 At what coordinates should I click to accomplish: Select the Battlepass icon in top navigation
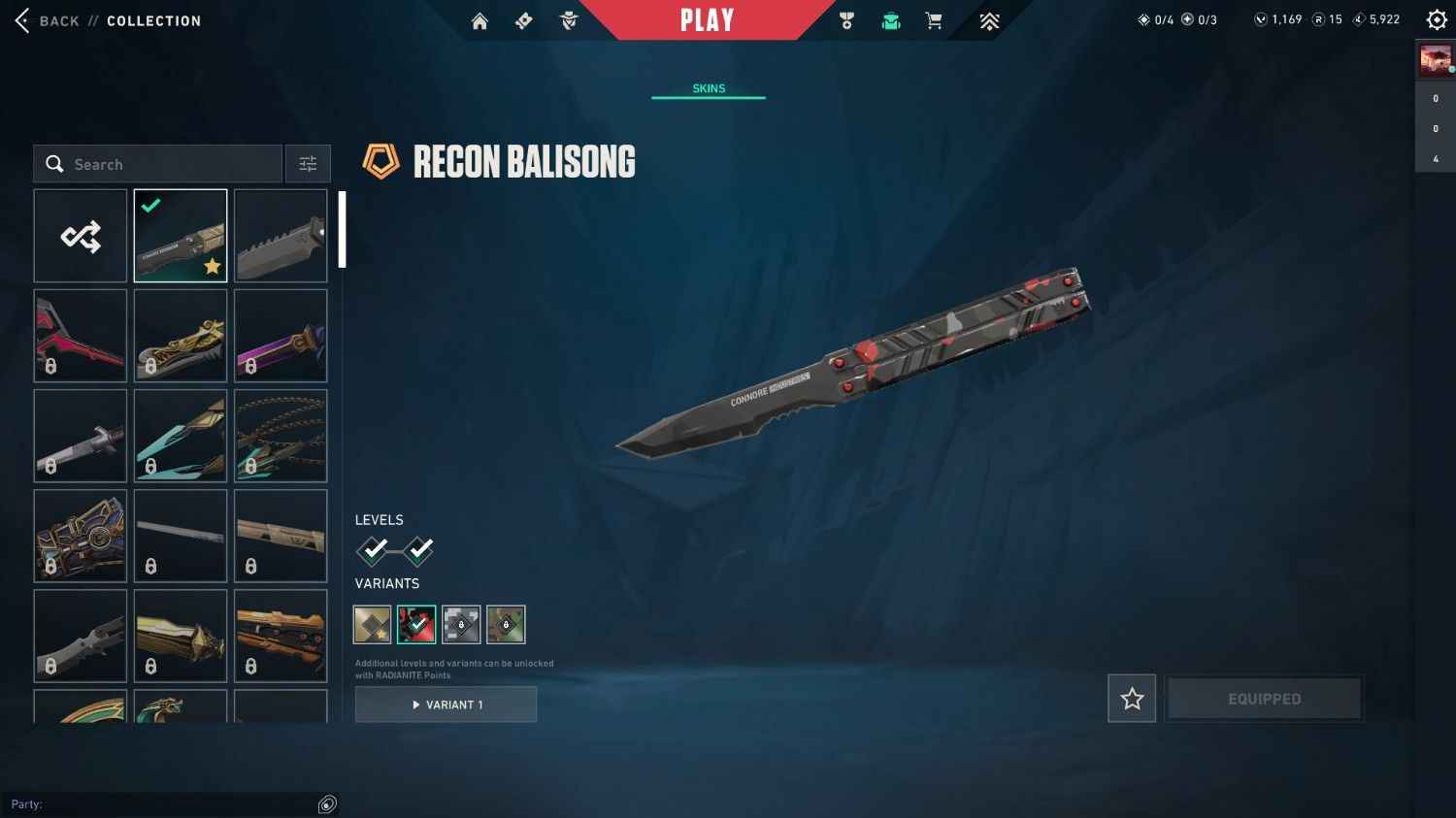coord(523,20)
